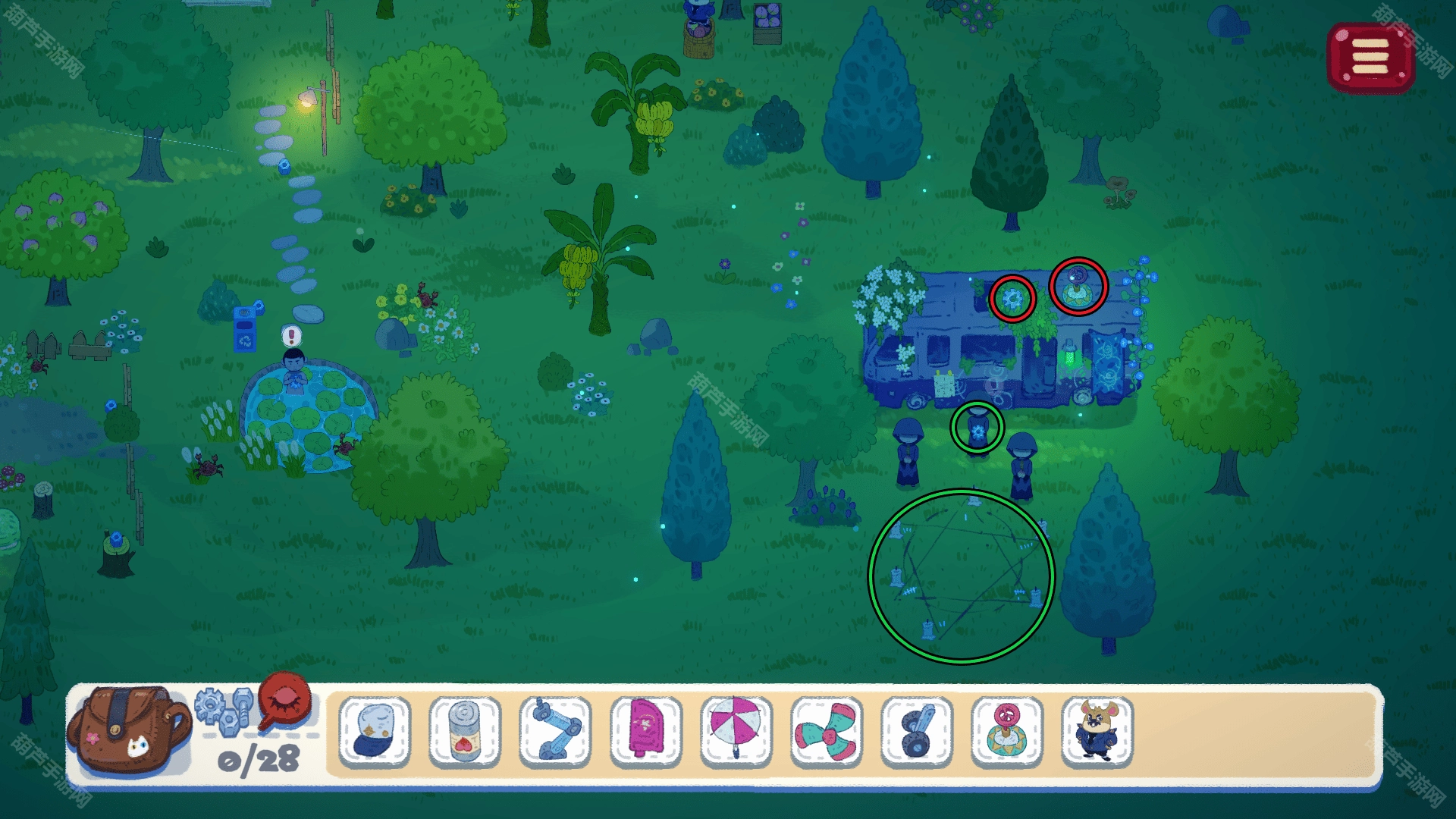Choose the tin can item slot
The height and width of the screenshot is (819, 1456).
click(x=465, y=732)
